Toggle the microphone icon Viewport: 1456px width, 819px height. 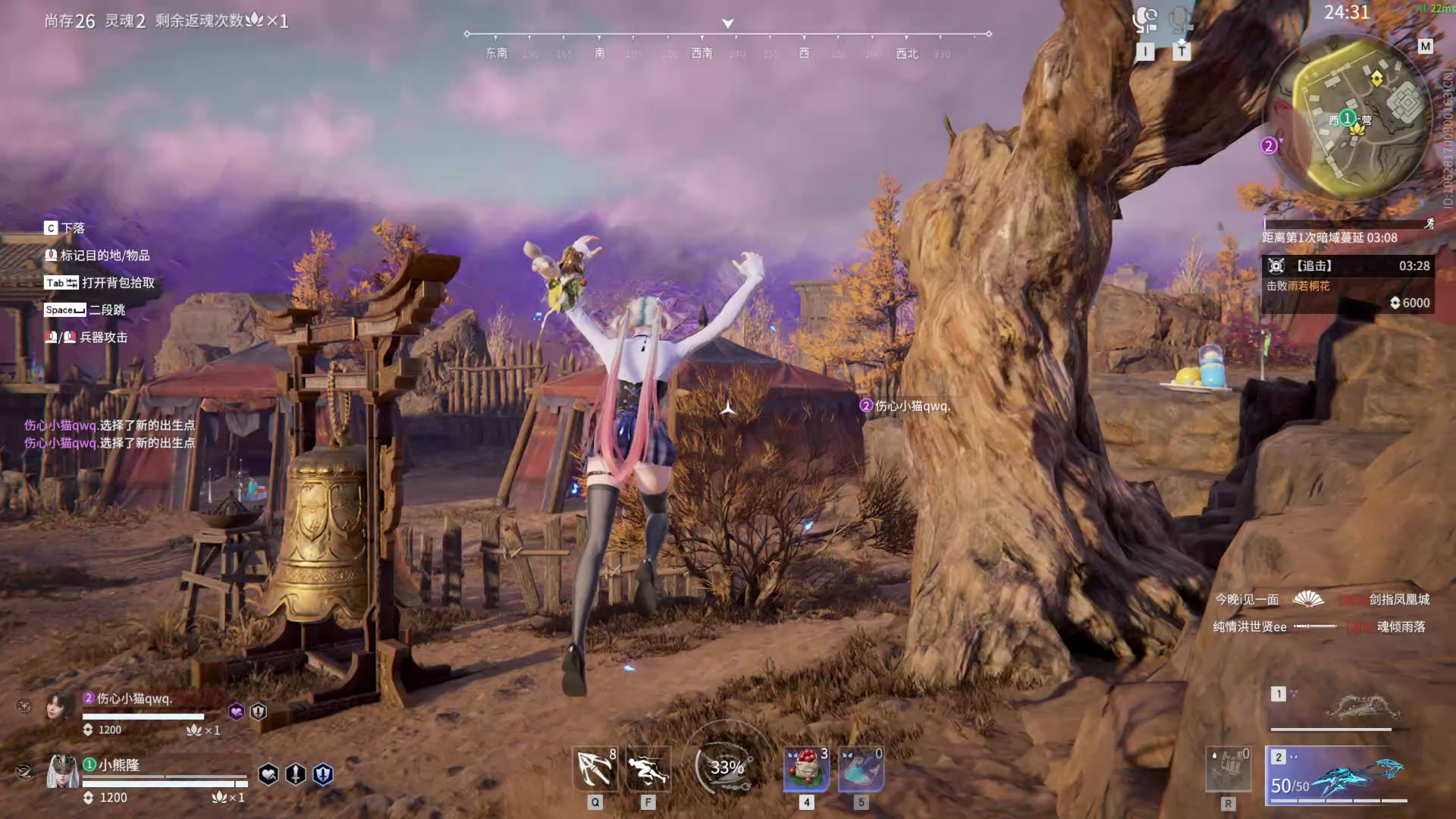pyautogui.click(x=1181, y=18)
